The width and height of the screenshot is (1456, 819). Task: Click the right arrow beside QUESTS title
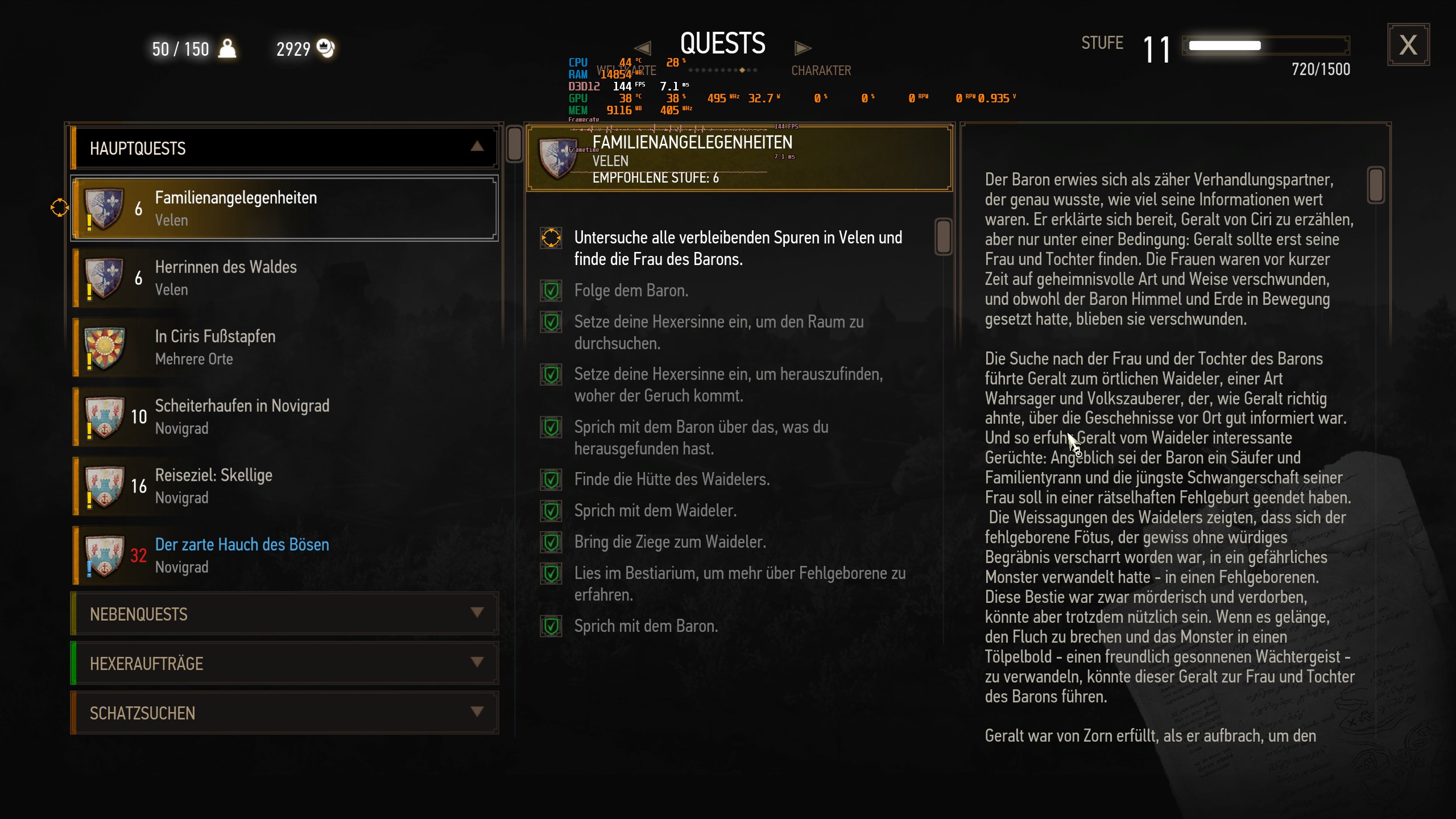point(803,47)
